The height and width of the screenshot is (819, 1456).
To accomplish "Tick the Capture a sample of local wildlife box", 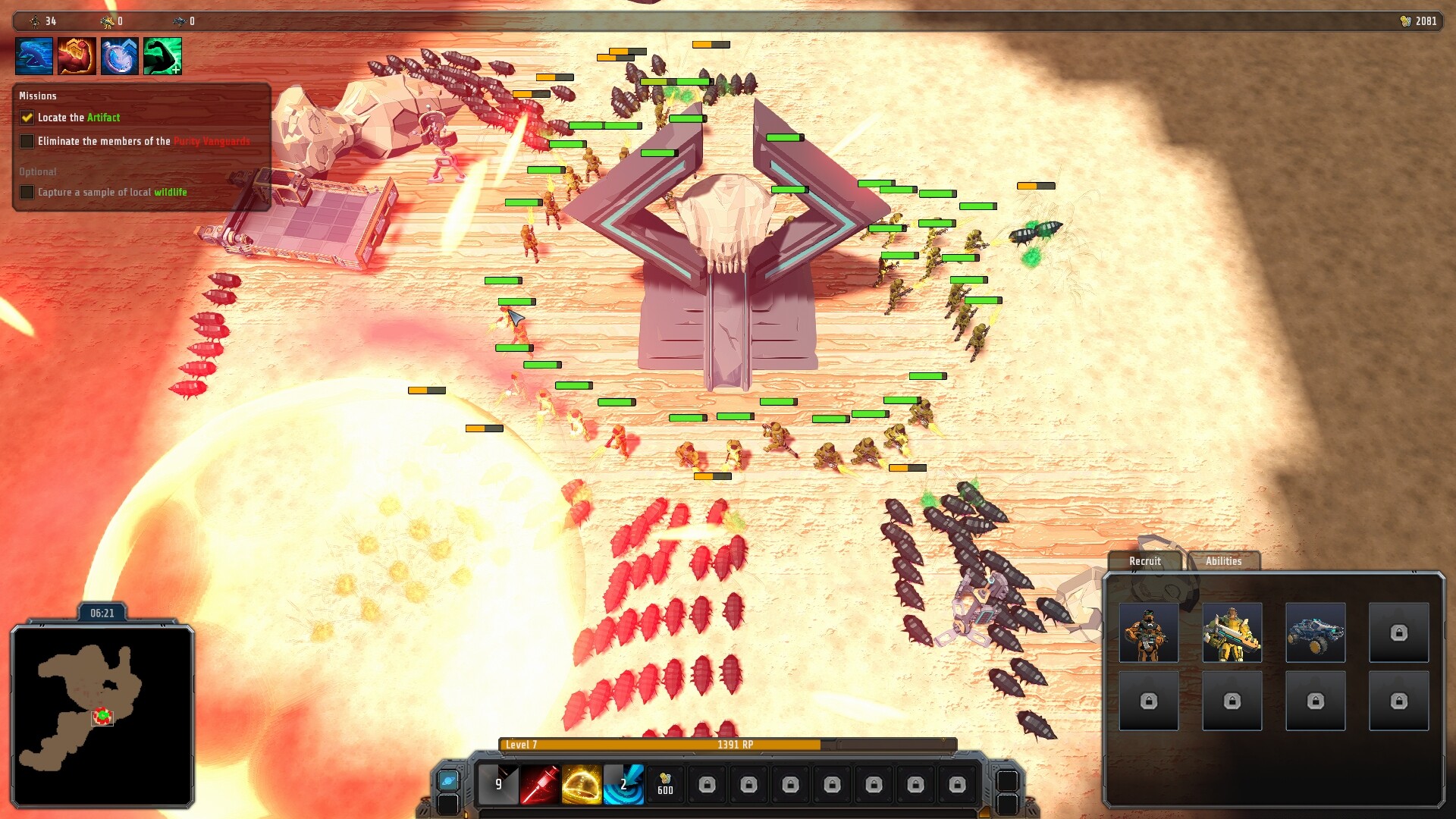I will tap(27, 192).
